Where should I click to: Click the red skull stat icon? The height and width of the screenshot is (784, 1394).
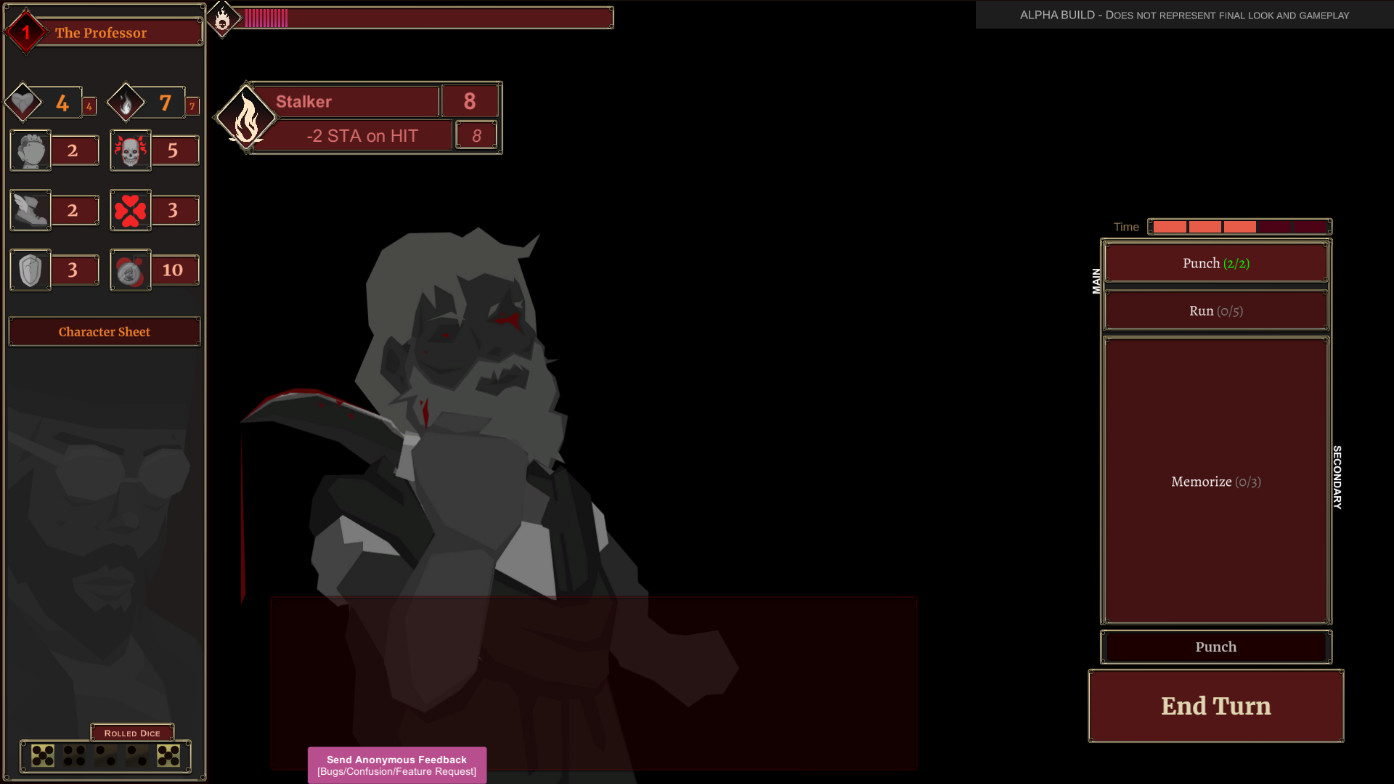click(130, 150)
